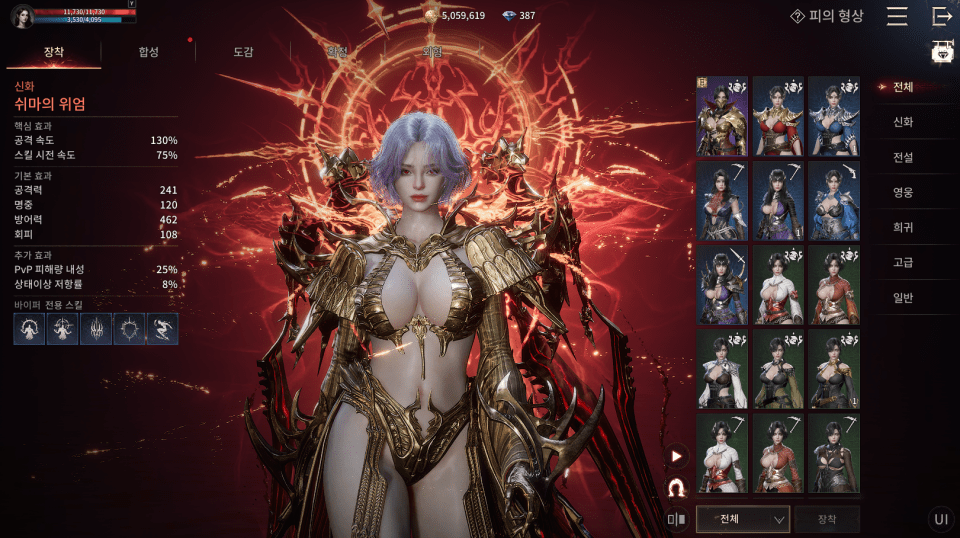This screenshot has width=960, height=538.
Task: Click the 장착 equip button
Action: point(826,519)
